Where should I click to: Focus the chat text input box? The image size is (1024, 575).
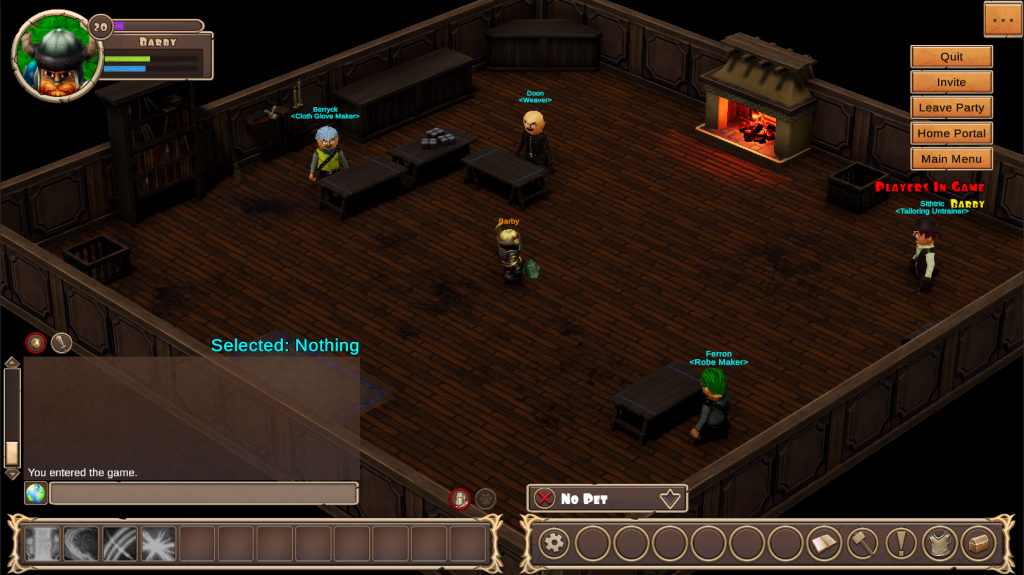point(204,494)
